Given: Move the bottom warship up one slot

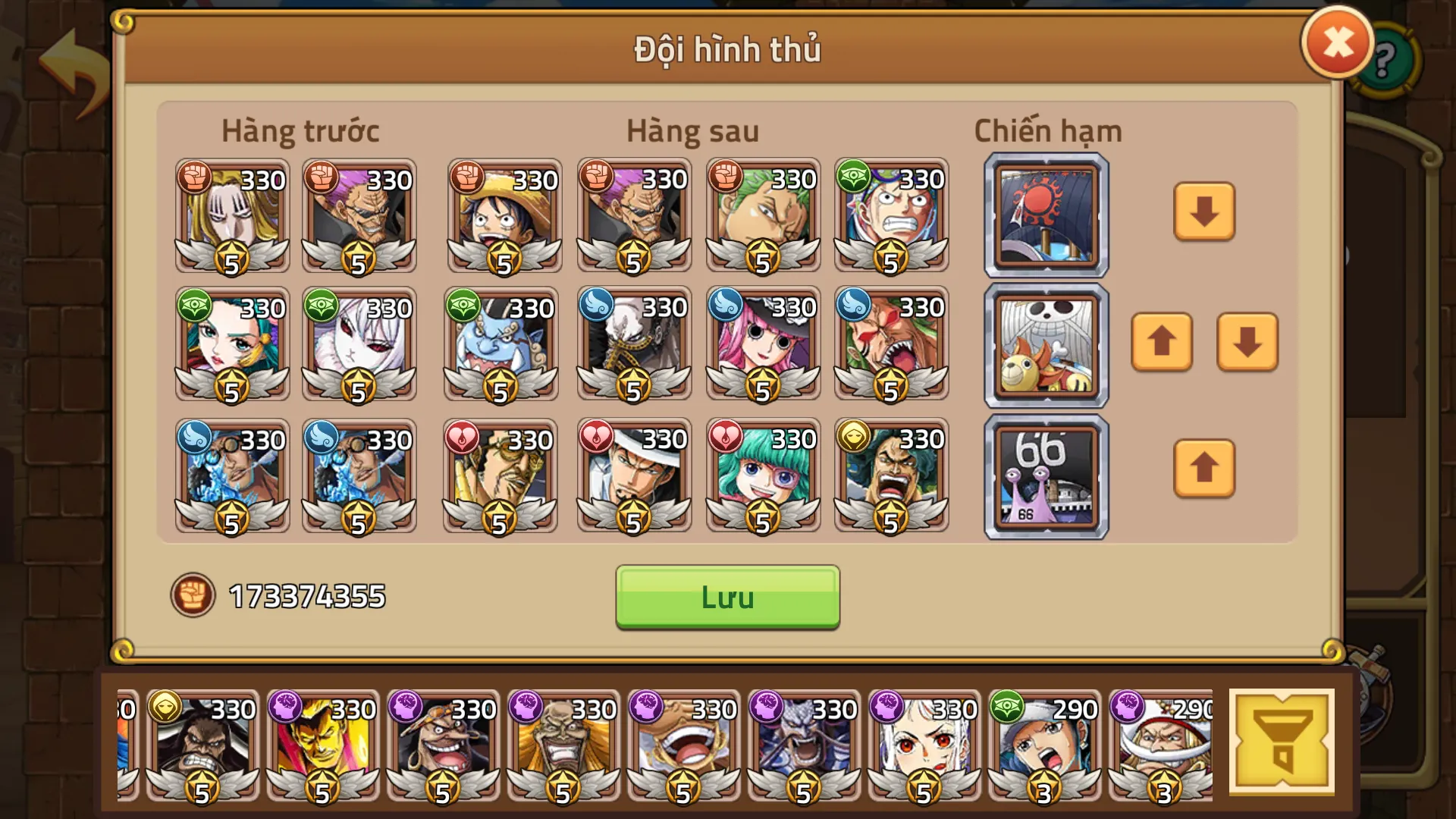Looking at the screenshot, I should pos(1203,470).
